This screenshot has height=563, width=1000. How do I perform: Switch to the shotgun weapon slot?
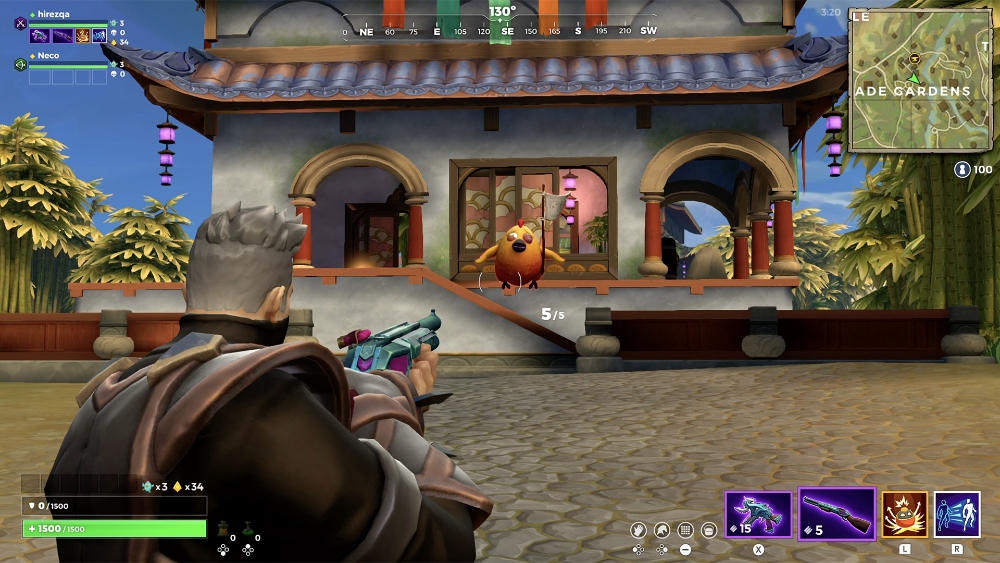[x=837, y=514]
